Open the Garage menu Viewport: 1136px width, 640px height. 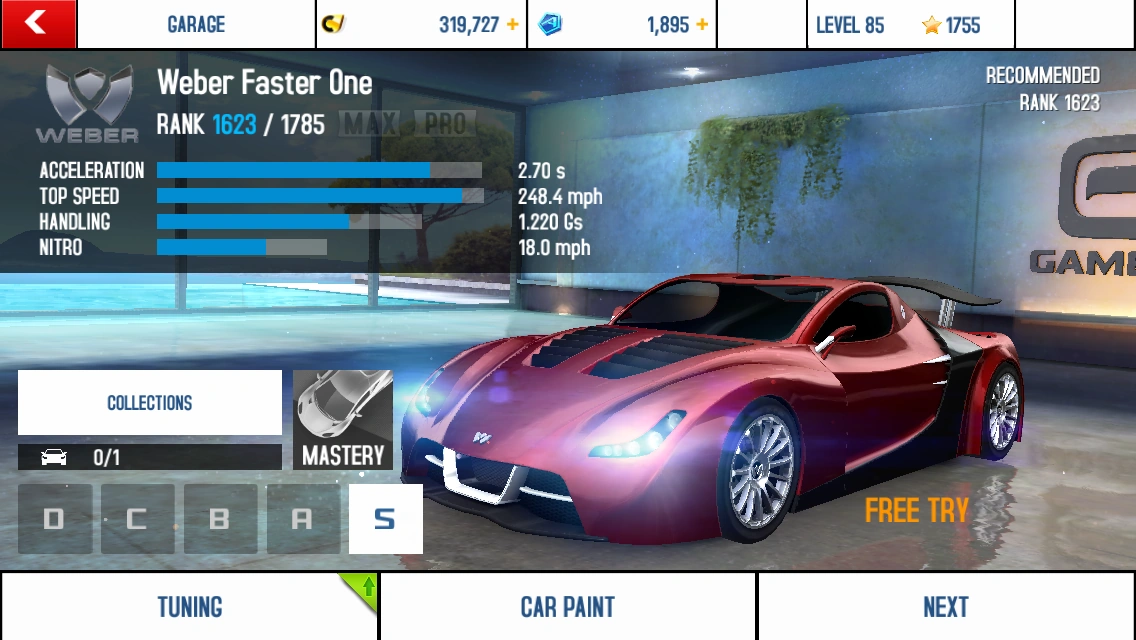point(196,25)
